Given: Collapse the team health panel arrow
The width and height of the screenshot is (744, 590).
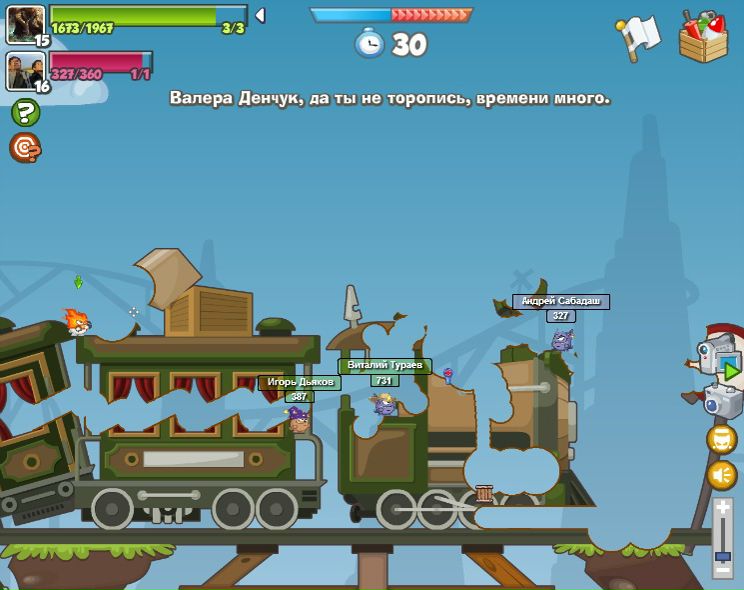Looking at the screenshot, I should coord(260,15).
